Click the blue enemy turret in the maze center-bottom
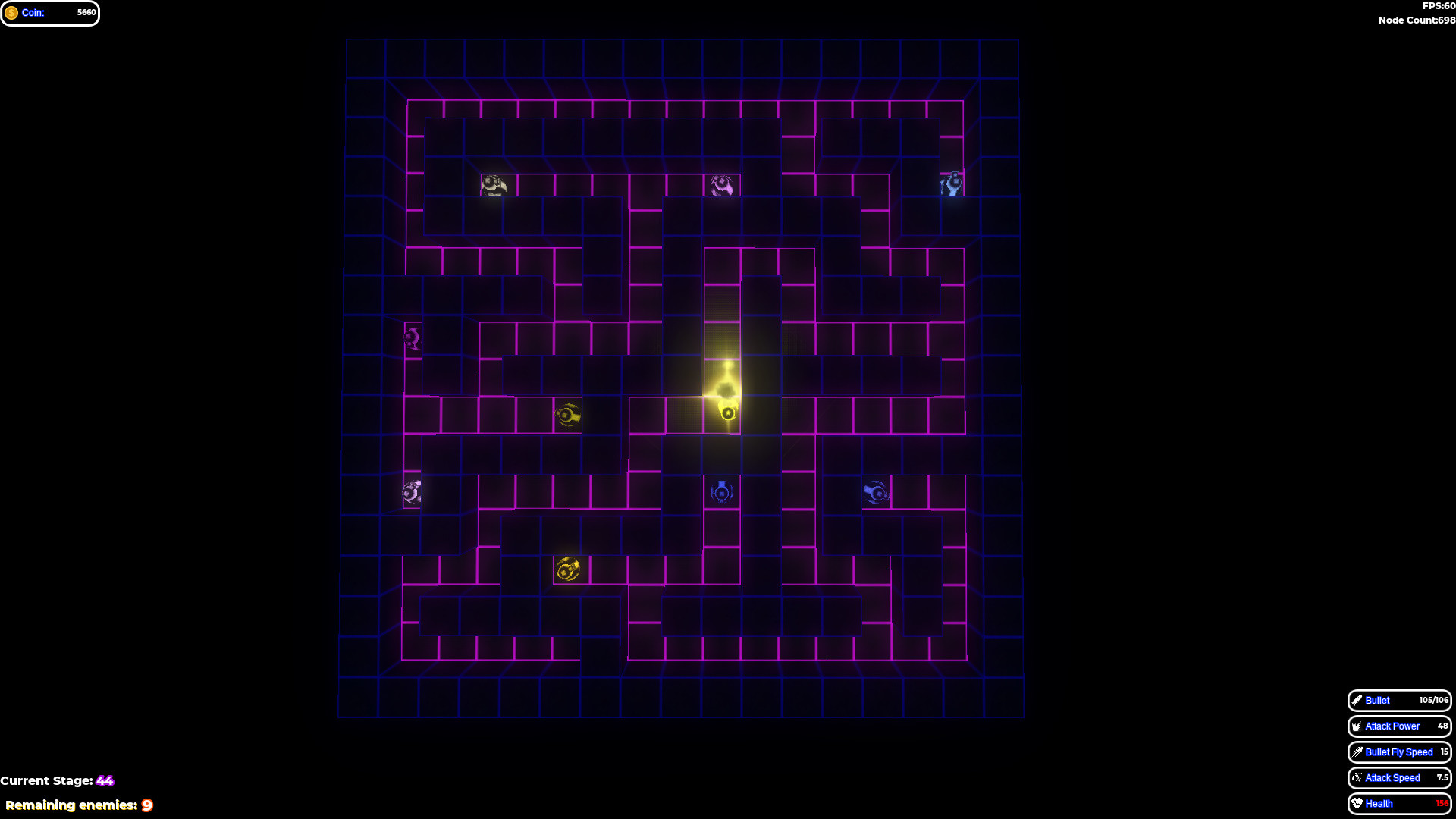Image resolution: width=1456 pixels, height=819 pixels. (x=721, y=491)
